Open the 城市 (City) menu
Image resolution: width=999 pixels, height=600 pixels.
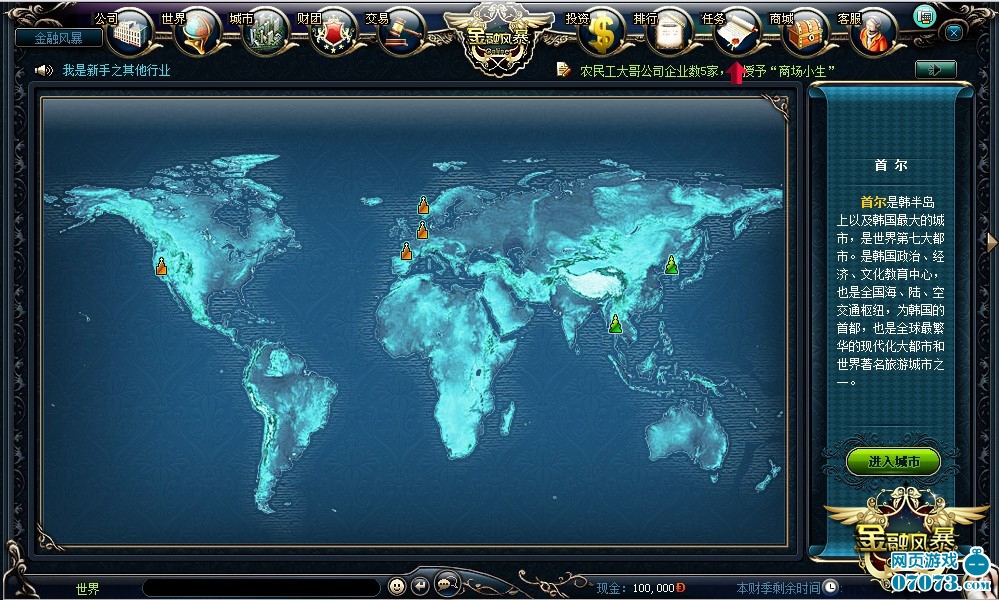pyautogui.click(x=265, y=32)
